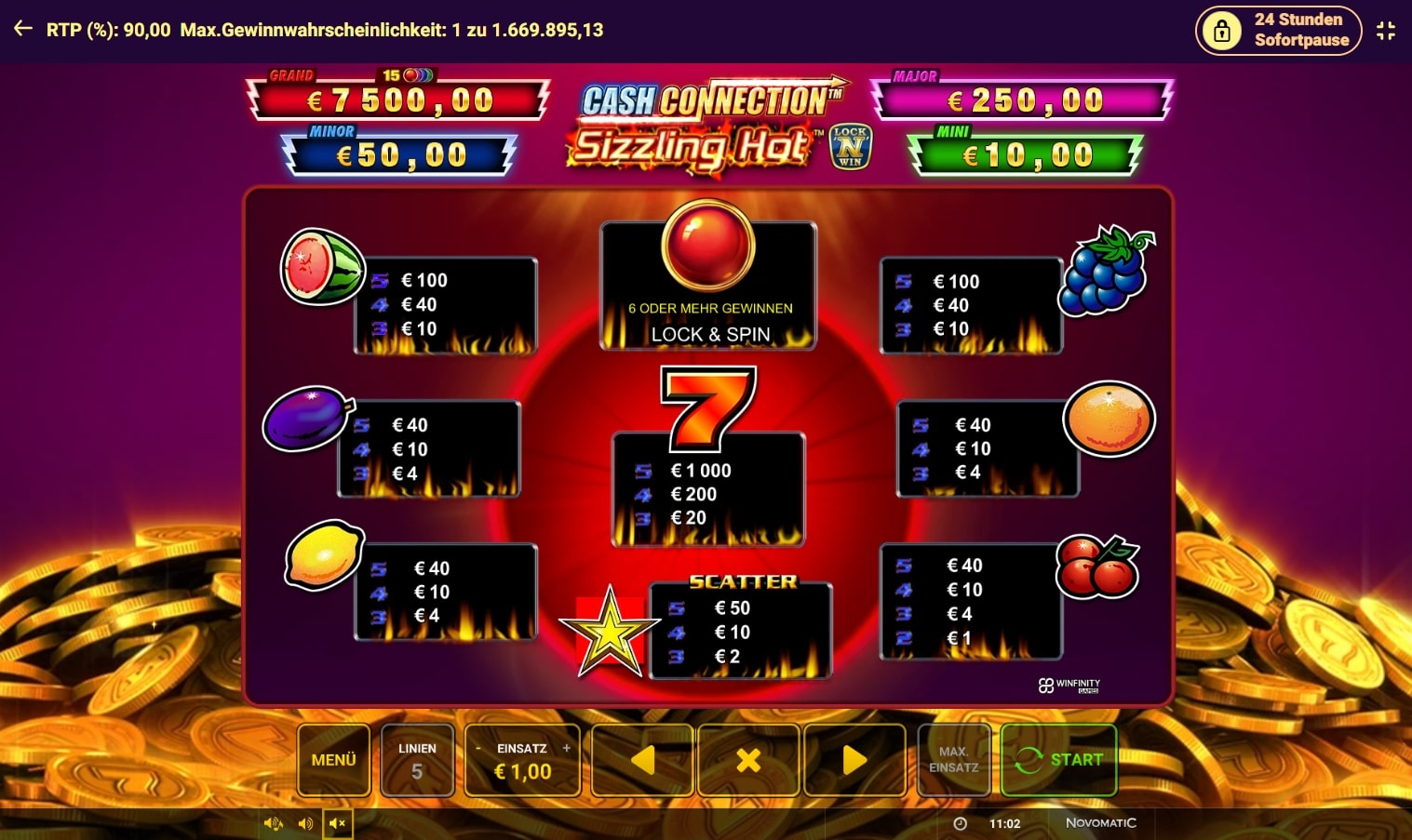Click the lock icon inside the Sofortpause button
The height and width of the screenshot is (840, 1412).
tap(1219, 29)
